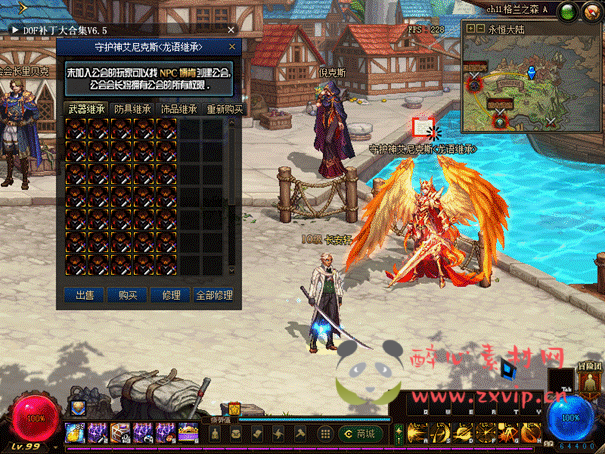605x454 pixels.
Task: Open the 防具继承 tab
Action: tap(132, 109)
